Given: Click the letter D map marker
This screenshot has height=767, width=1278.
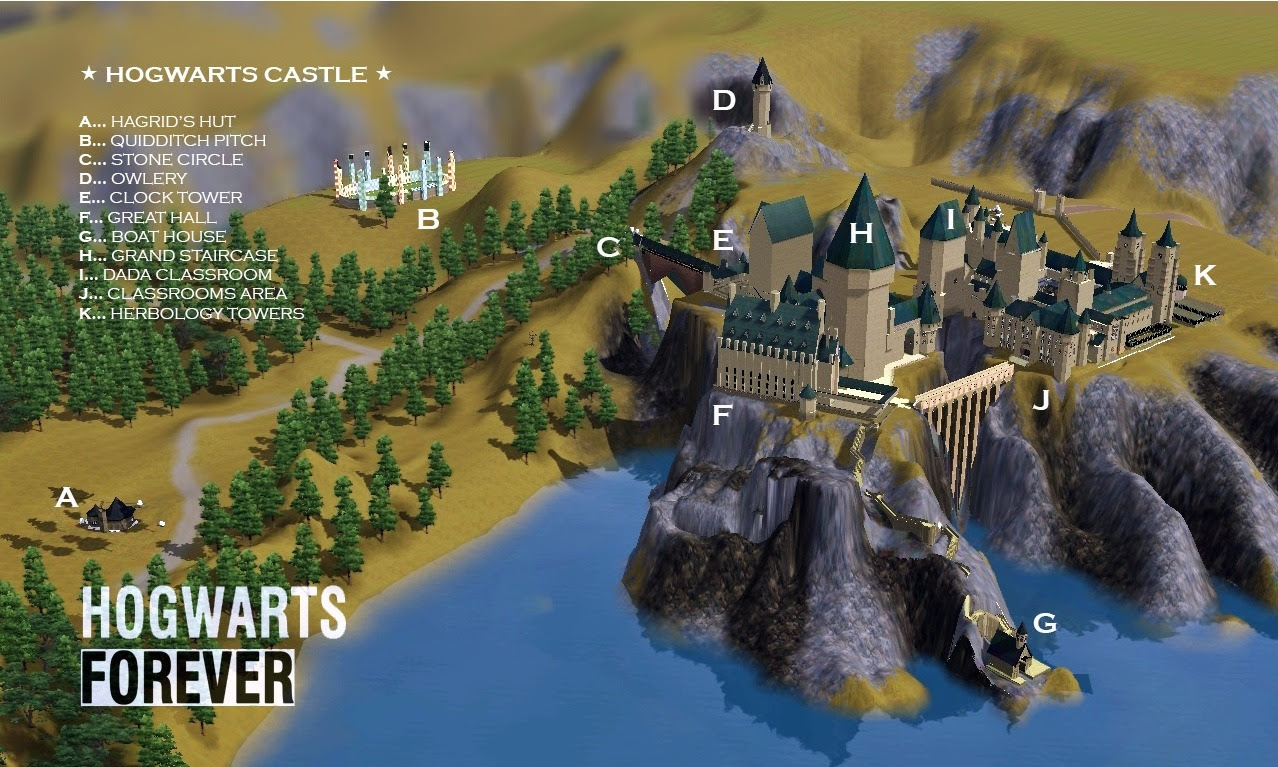Looking at the screenshot, I should (x=724, y=100).
